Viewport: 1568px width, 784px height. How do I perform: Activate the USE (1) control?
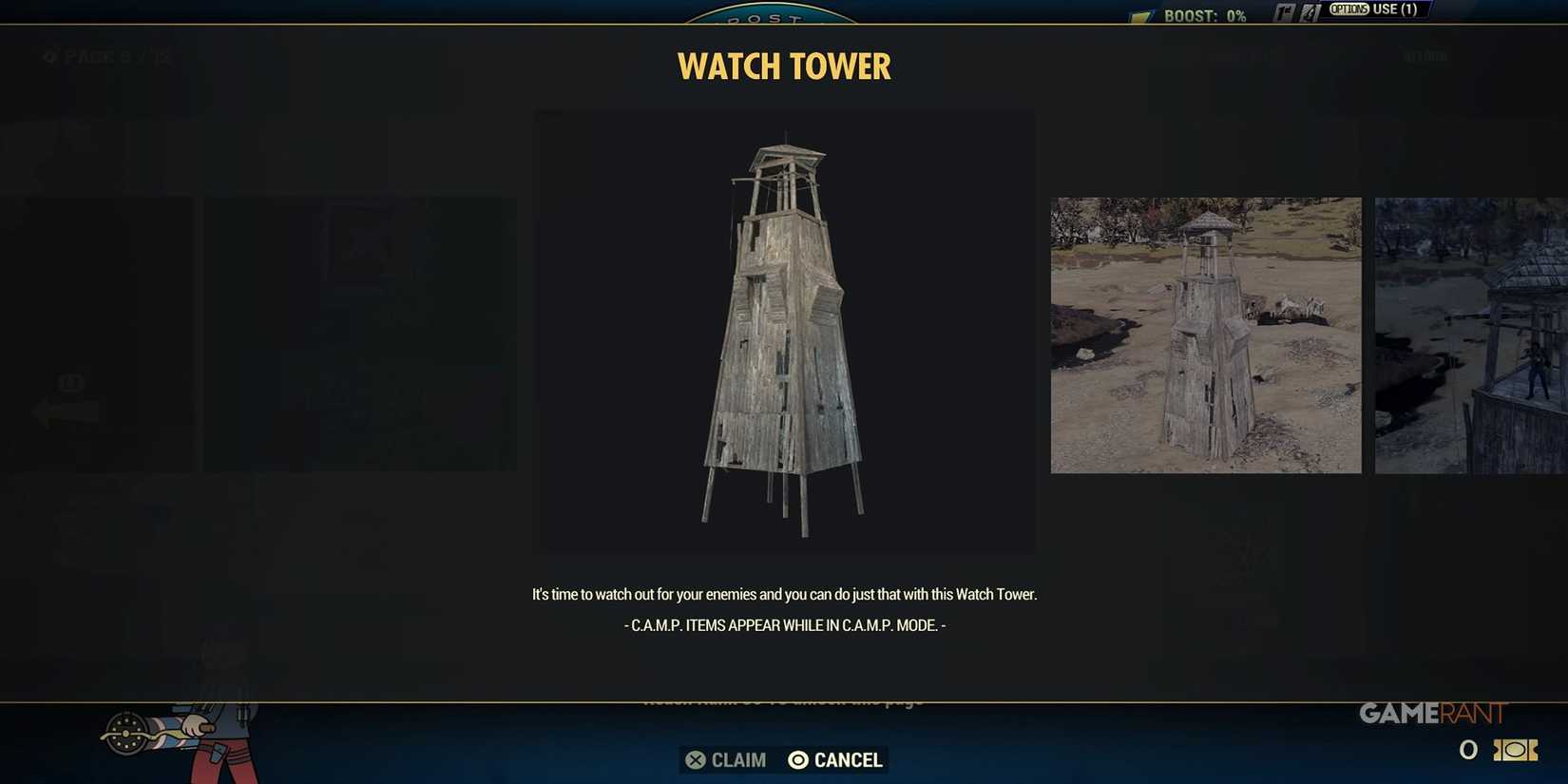pyautogui.click(x=1393, y=9)
